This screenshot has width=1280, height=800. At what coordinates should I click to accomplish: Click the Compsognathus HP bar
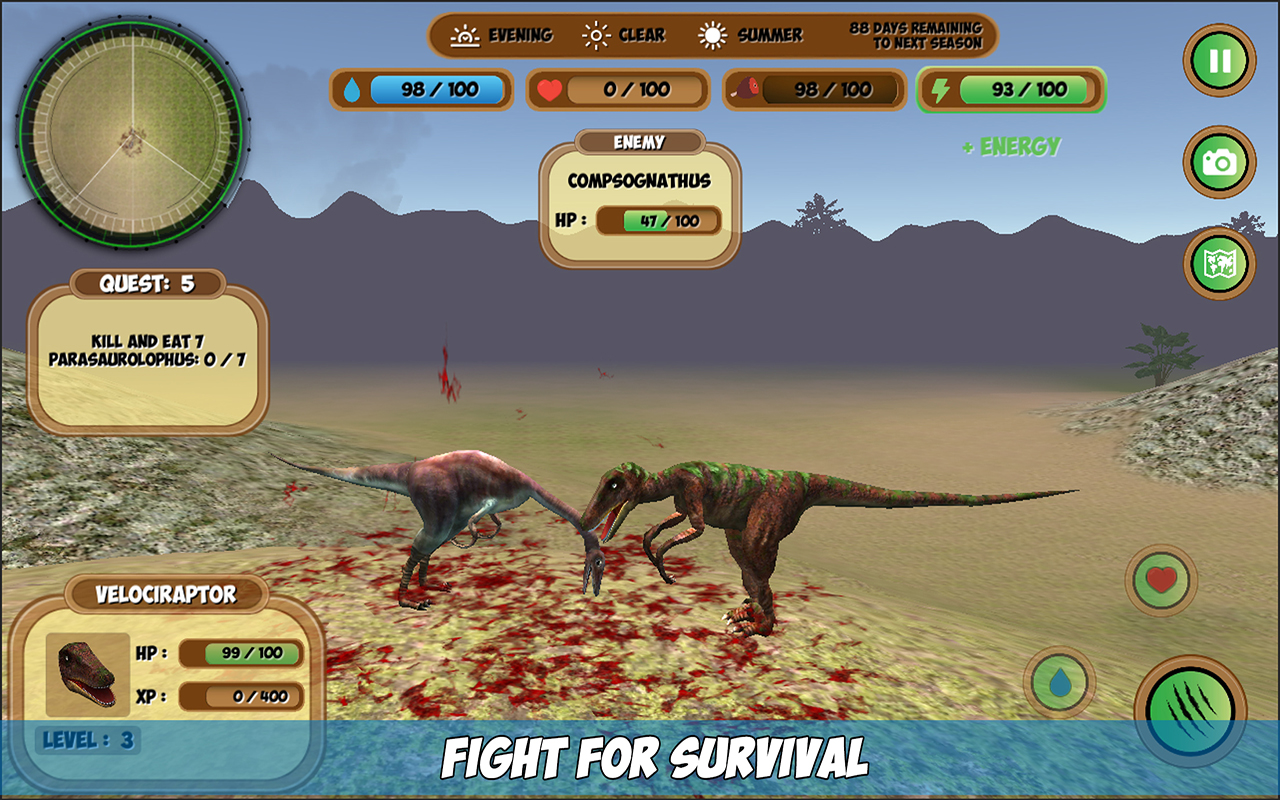[x=660, y=222]
